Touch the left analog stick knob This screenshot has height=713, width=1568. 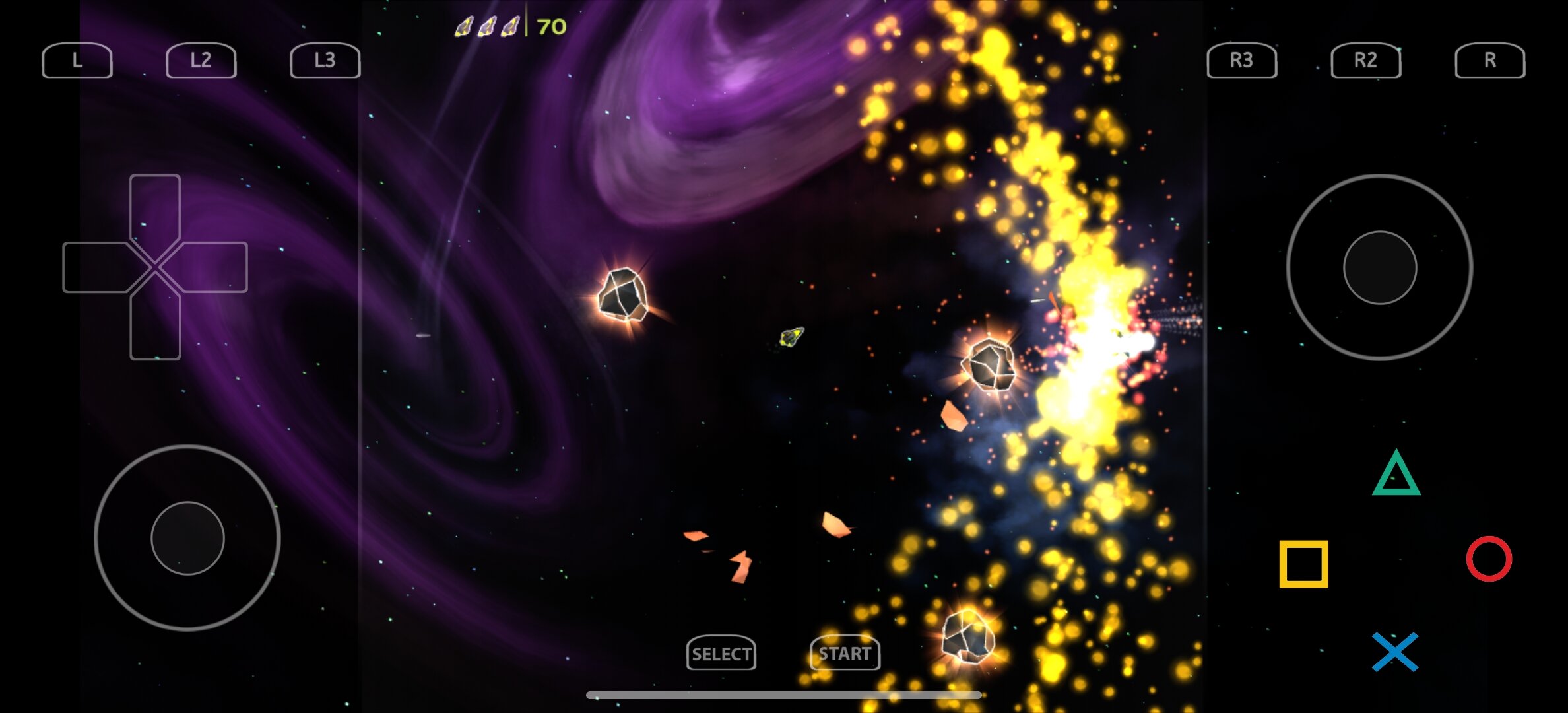pyautogui.click(x=187, y=538)
